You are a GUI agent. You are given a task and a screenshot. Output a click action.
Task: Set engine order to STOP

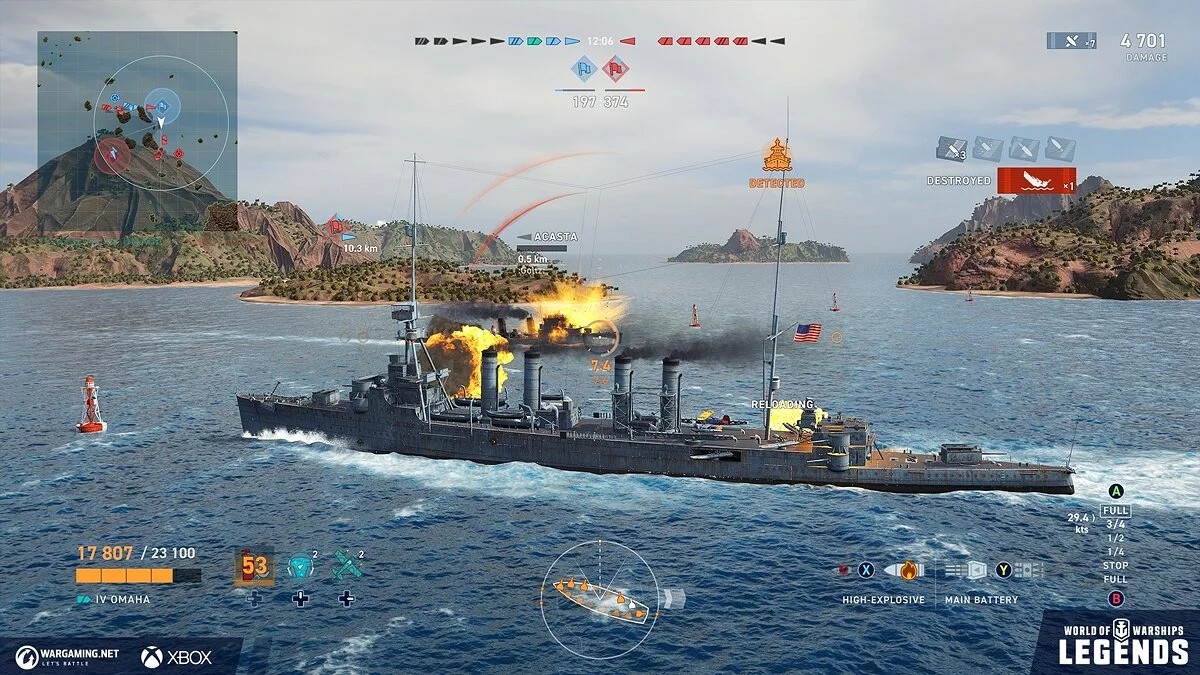tap(1115, 566)
